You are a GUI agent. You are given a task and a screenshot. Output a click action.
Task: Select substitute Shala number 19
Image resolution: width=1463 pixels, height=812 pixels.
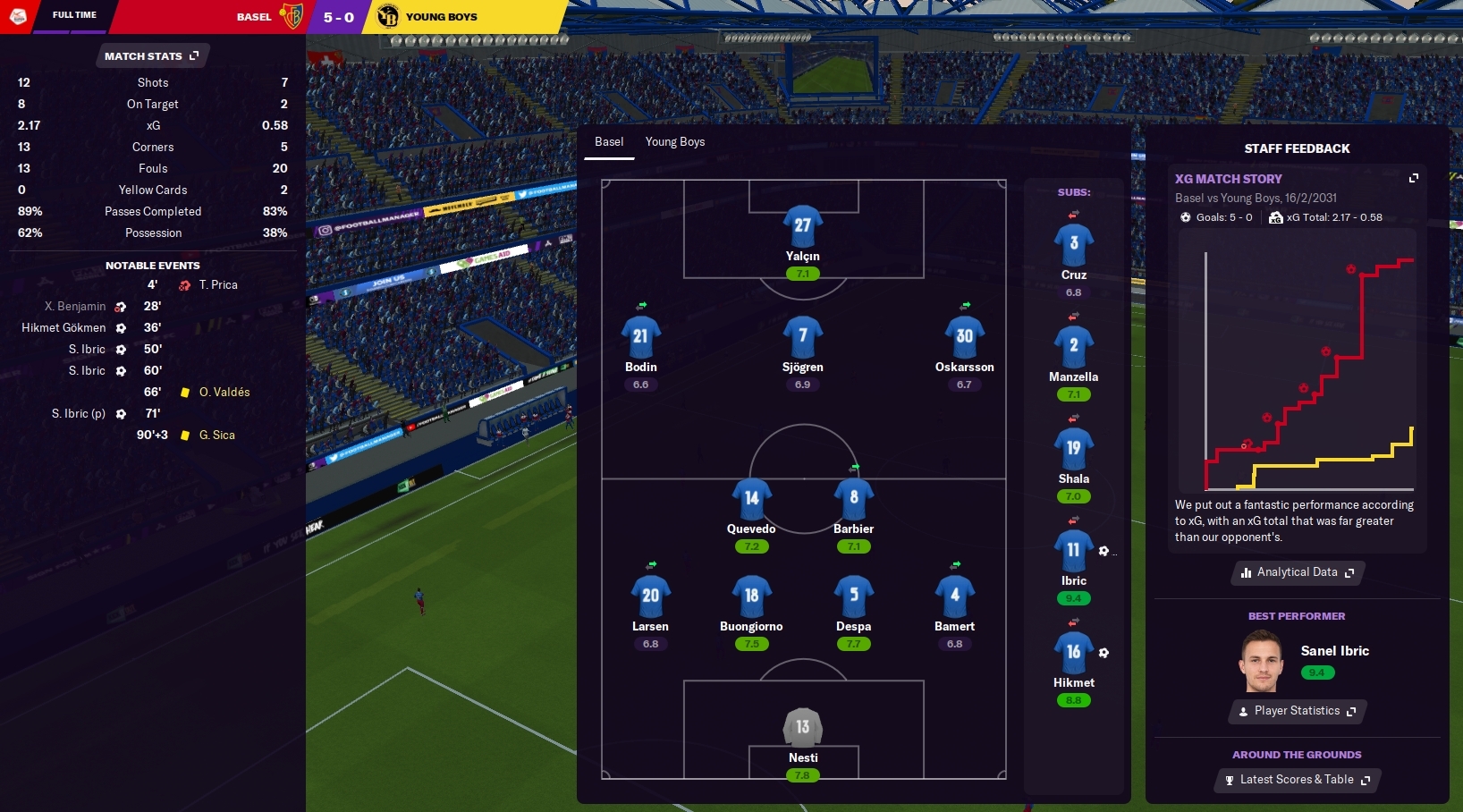point(1073,449)
